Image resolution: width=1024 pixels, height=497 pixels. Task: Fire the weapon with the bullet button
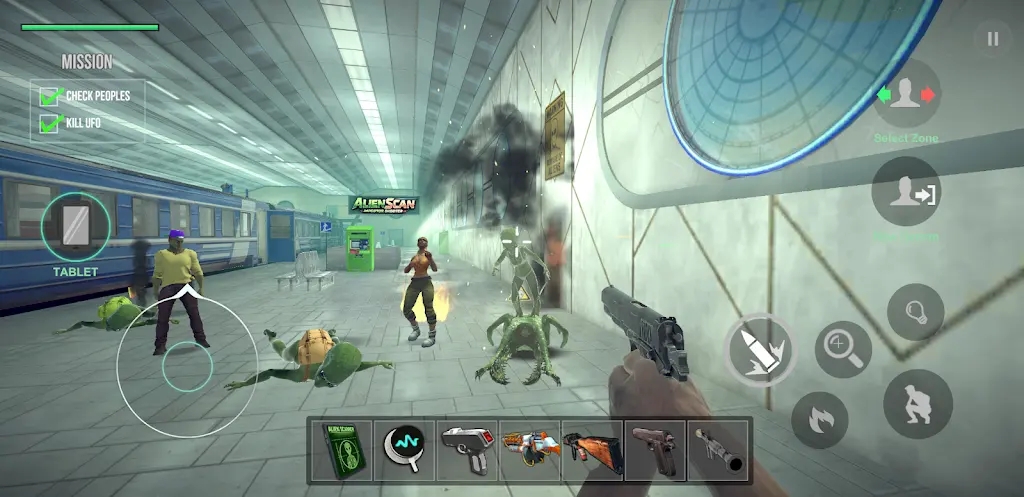pos(760,350)
